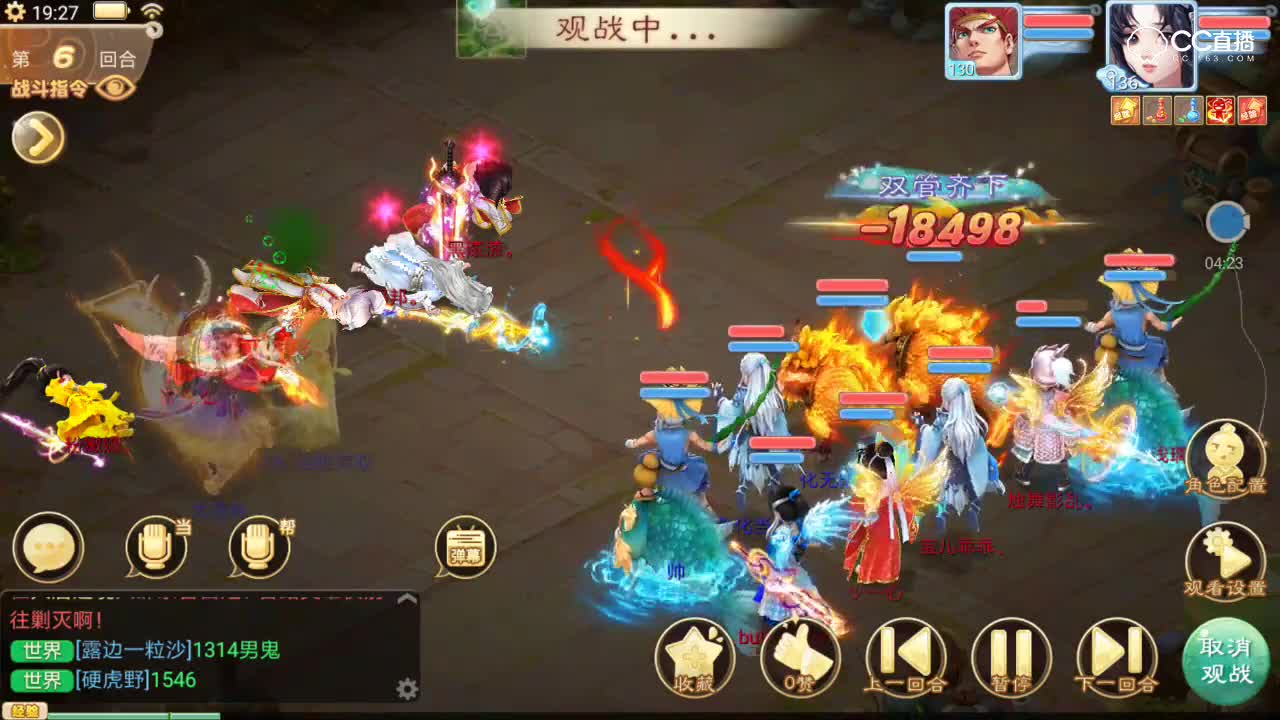
Task: Select the red potion item icon
Action: pyautogui.click(x=1156, y=110)
